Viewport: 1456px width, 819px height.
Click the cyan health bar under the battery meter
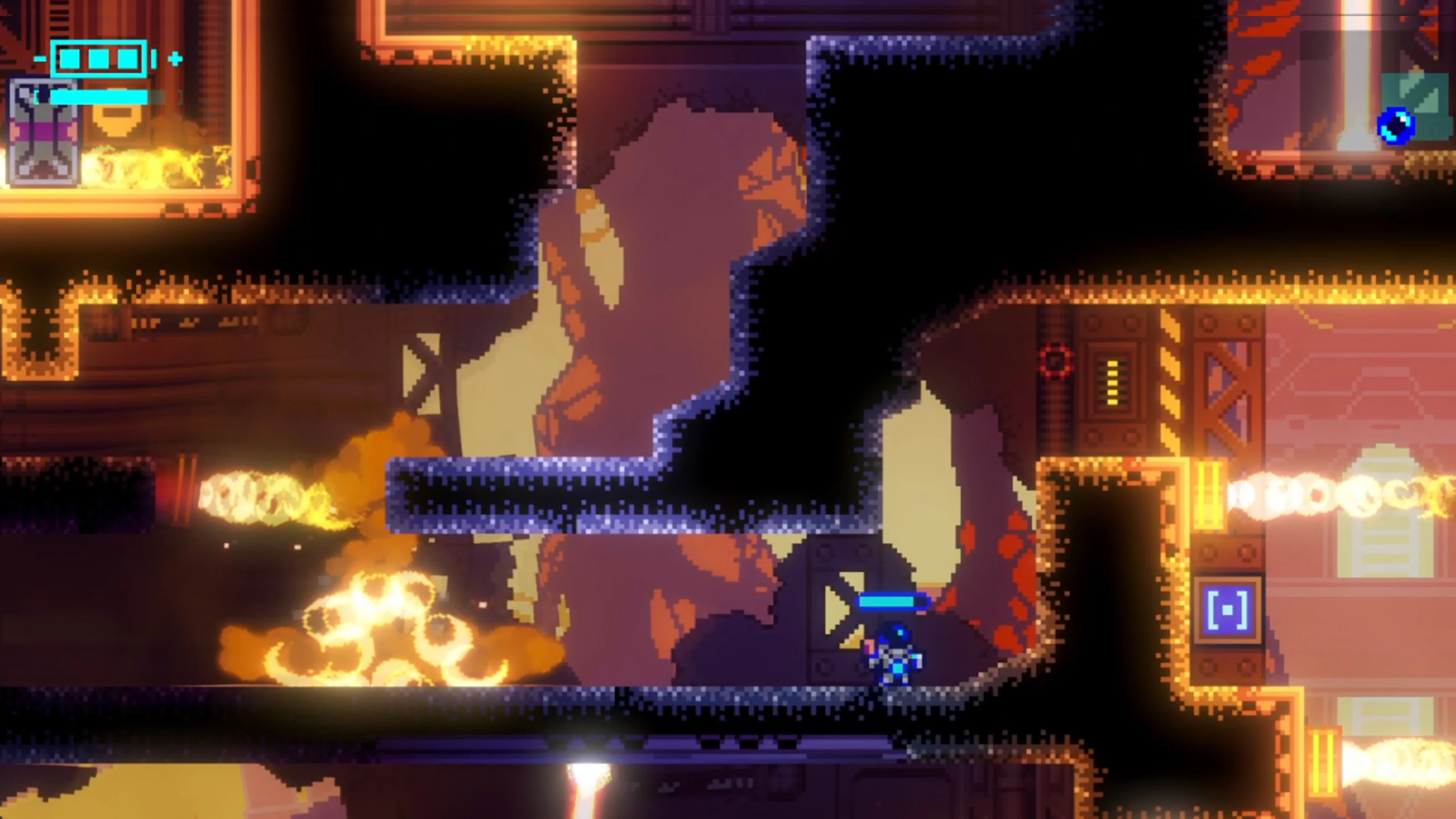(x=99, y=97)
